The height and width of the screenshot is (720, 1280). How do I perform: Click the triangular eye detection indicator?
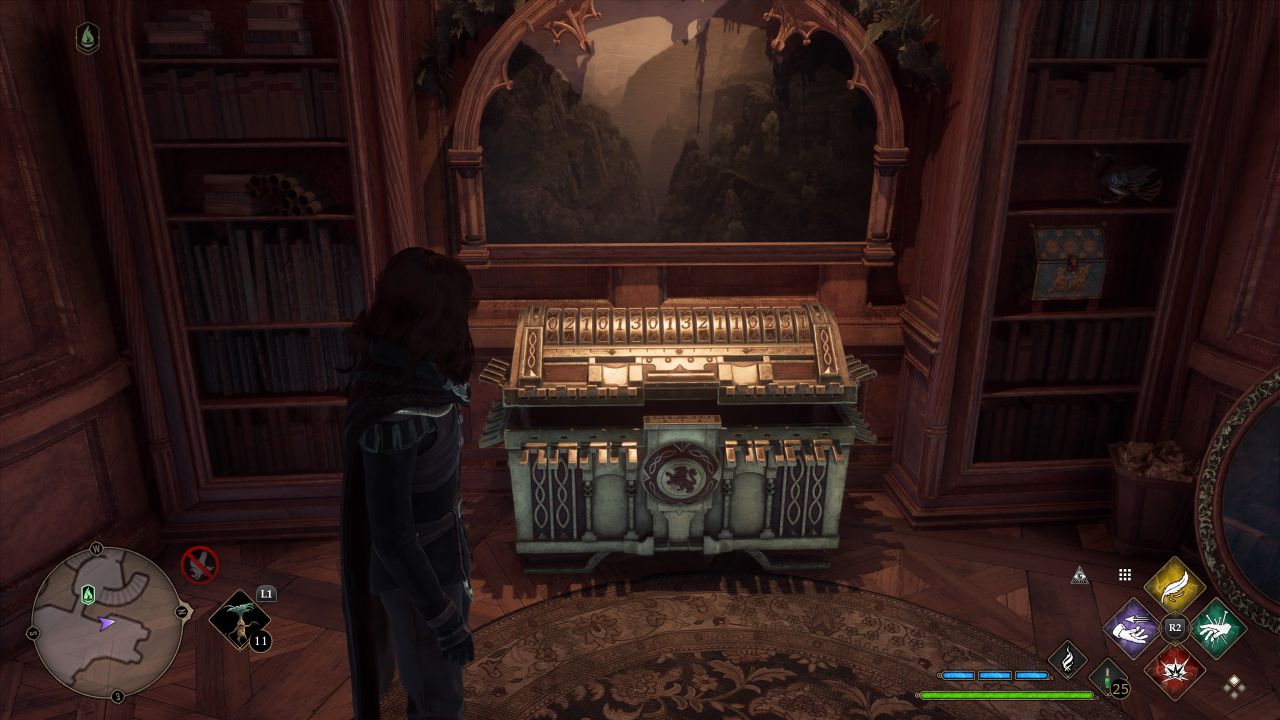1080,575
